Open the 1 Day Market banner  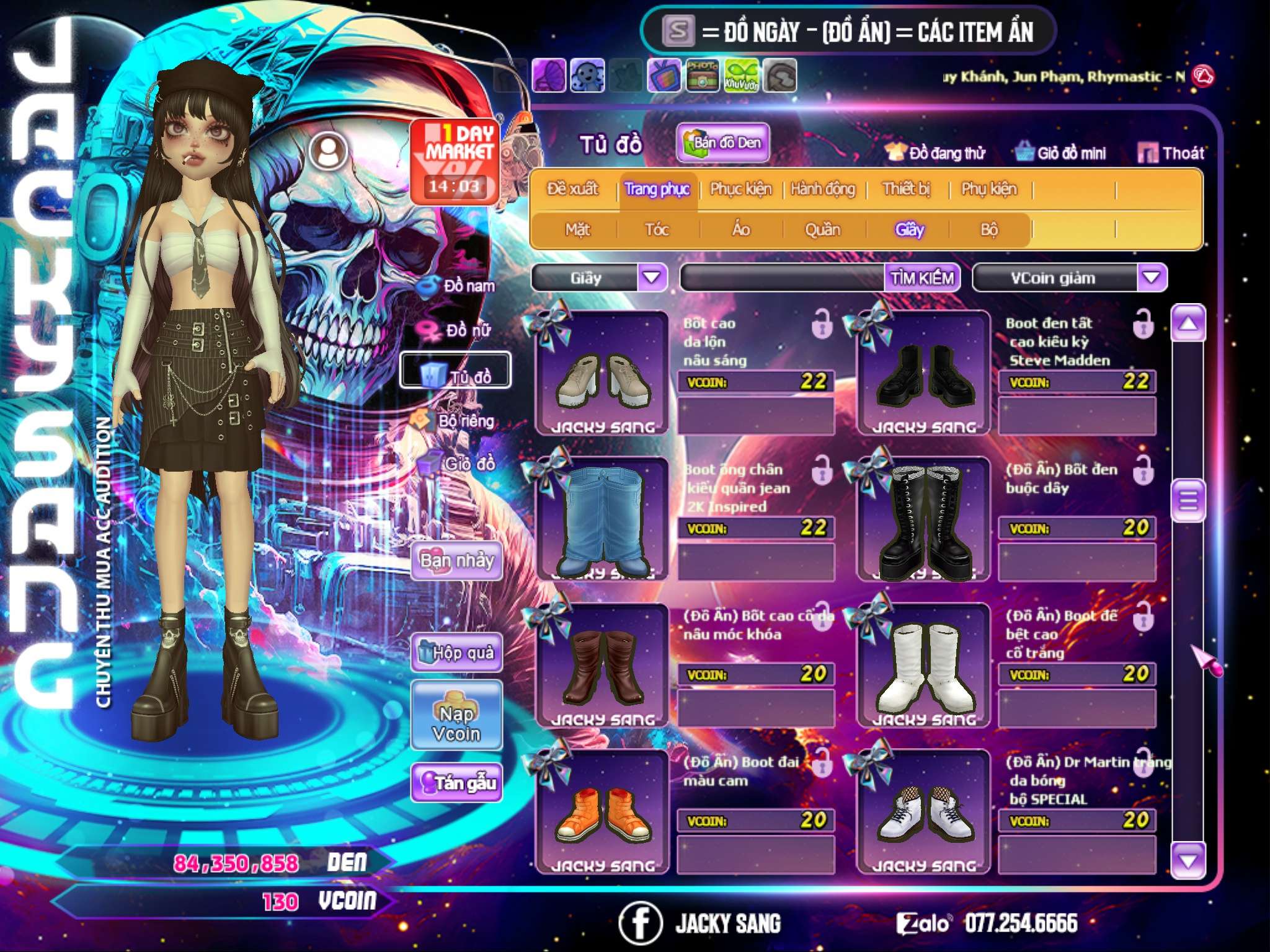coord(455,161)
